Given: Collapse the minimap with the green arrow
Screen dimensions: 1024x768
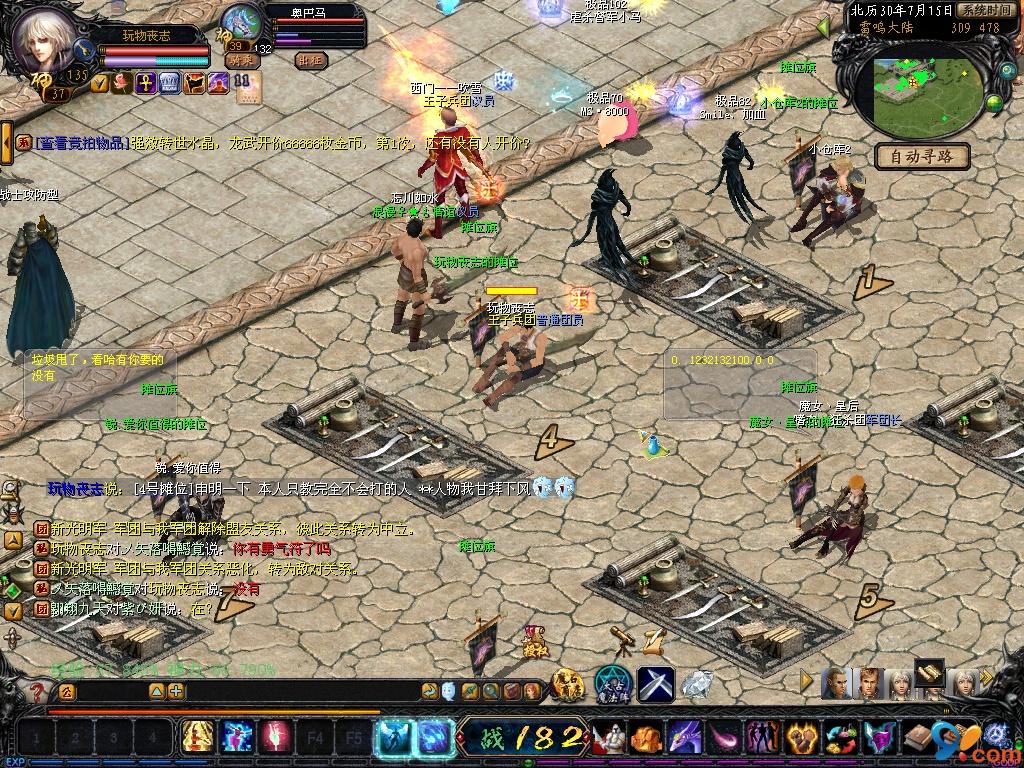Looking at the screenshot, I should click(x=823, y=29).
